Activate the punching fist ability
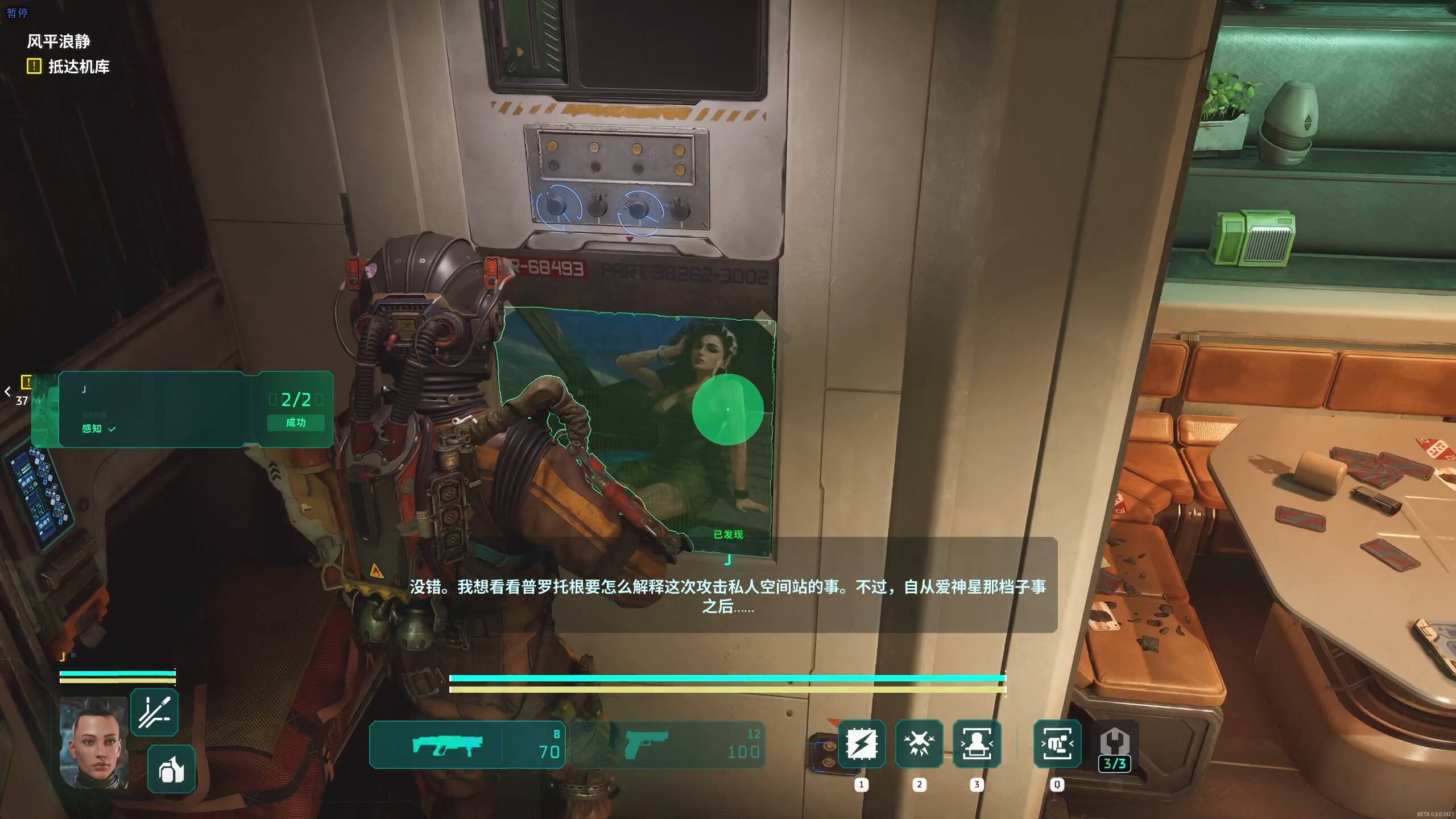Viewport: 1456px width, 819px height. (x=1057, y=744)
